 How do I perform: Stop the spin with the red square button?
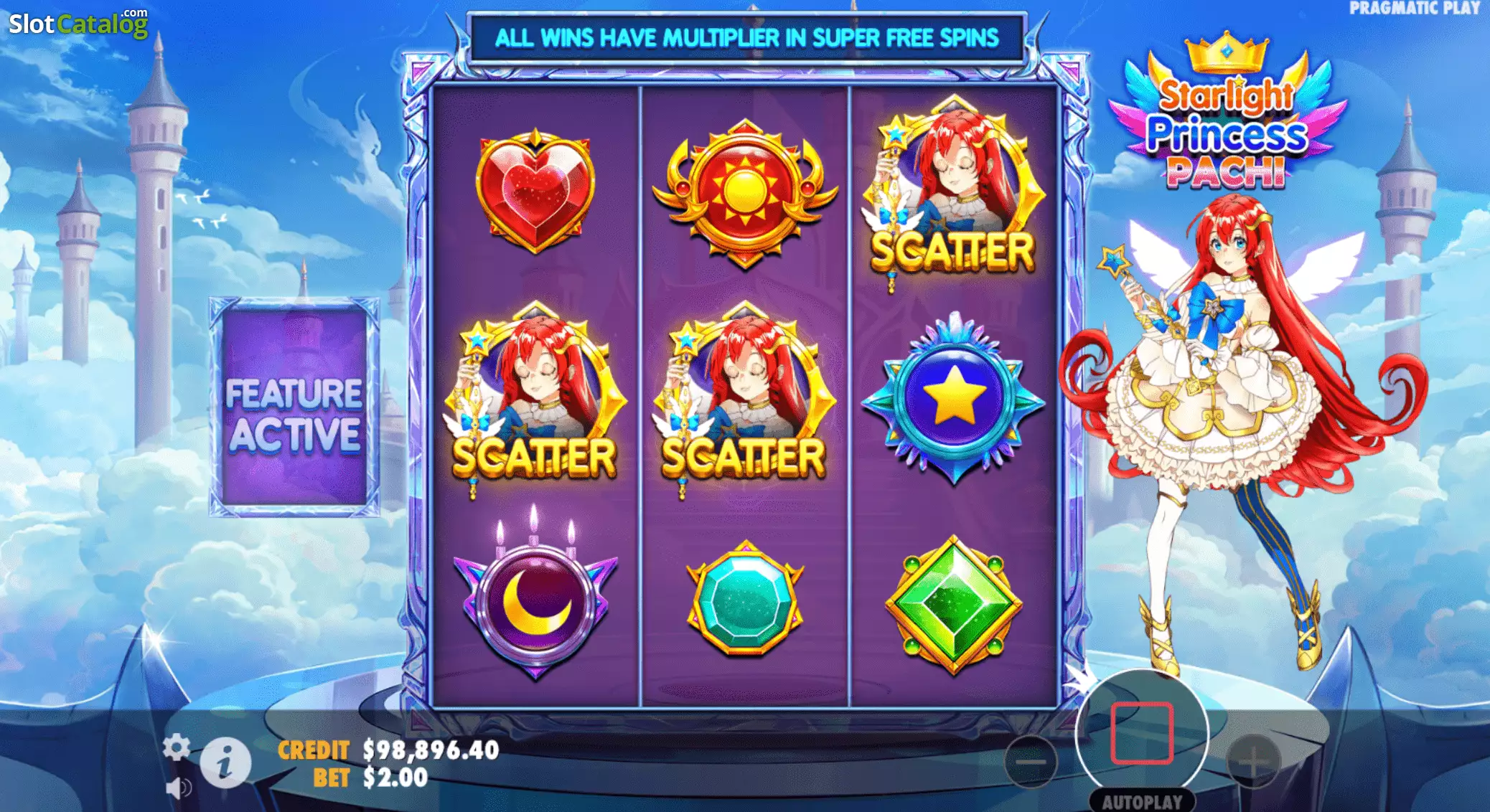[1141, 733]
